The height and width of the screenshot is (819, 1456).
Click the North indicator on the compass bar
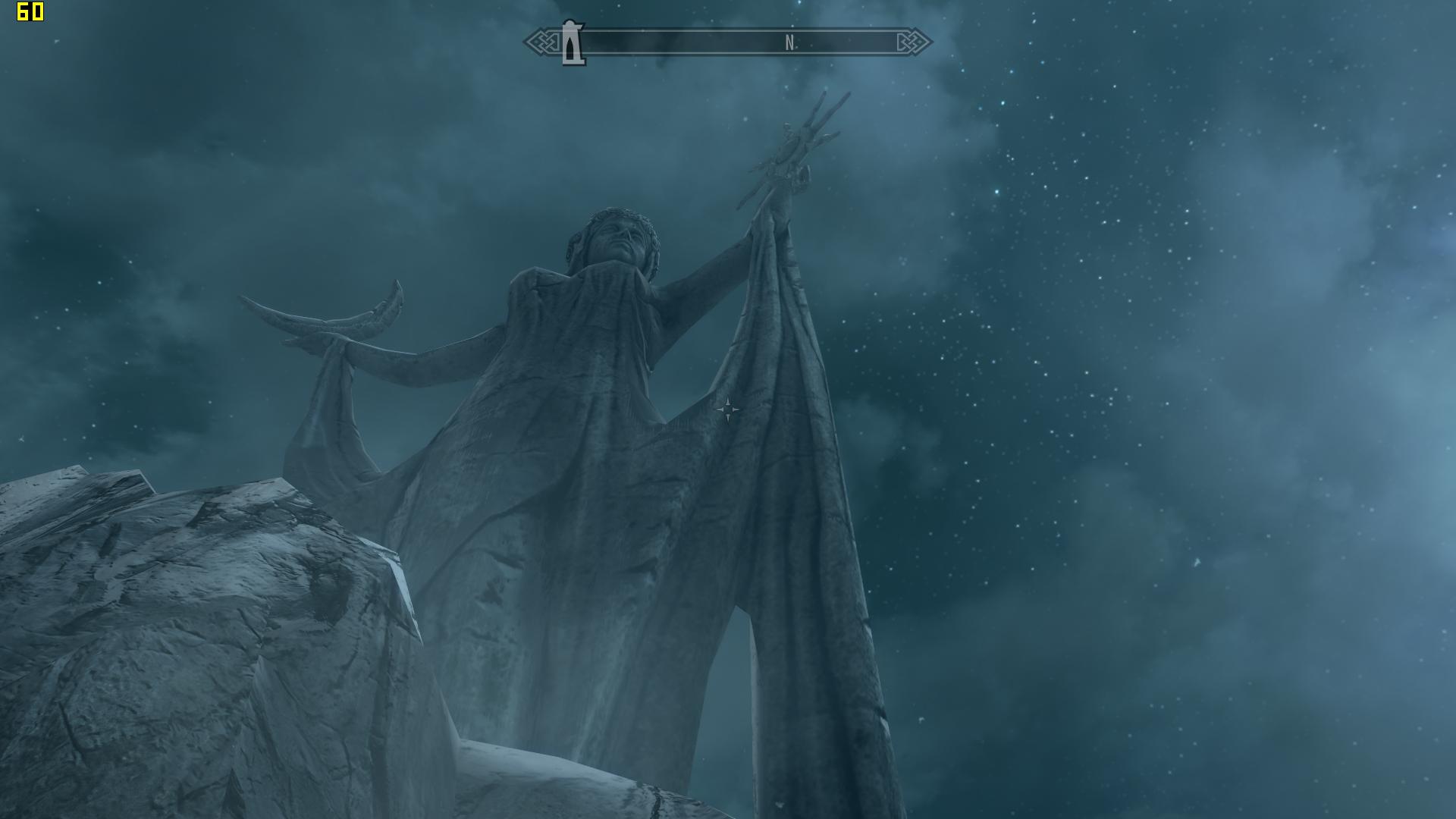(x=790, y=44)
